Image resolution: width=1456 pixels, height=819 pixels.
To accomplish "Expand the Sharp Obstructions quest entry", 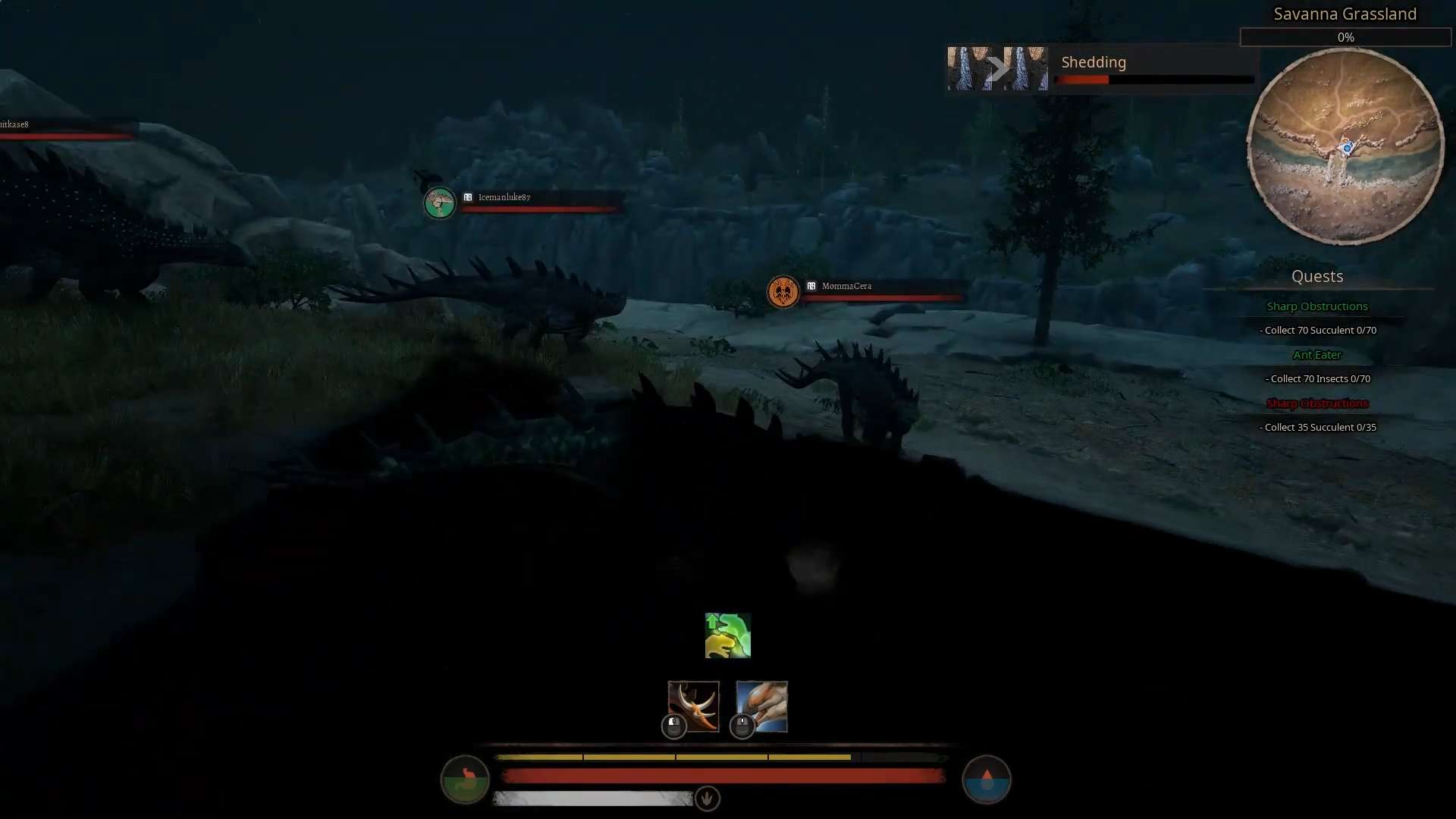I will pos(1316,306).
